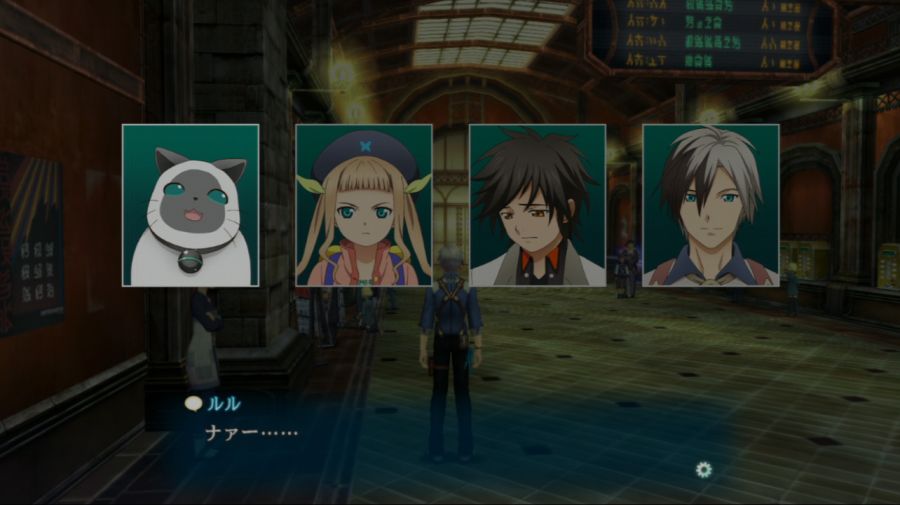
Task: Select the blonde girl with beret portrait
Action: (x=364, y=205)
